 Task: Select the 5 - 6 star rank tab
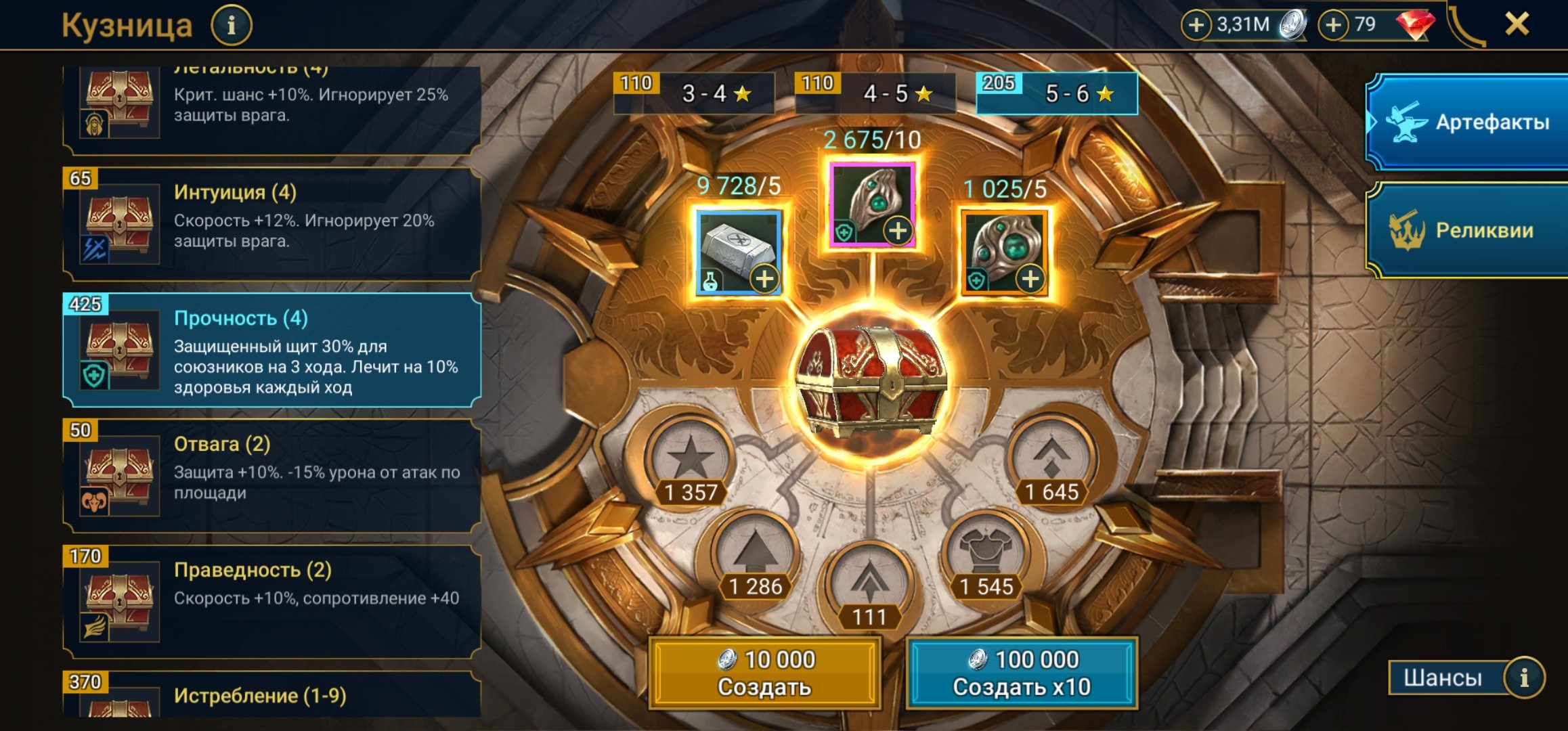click(1057, 93)
